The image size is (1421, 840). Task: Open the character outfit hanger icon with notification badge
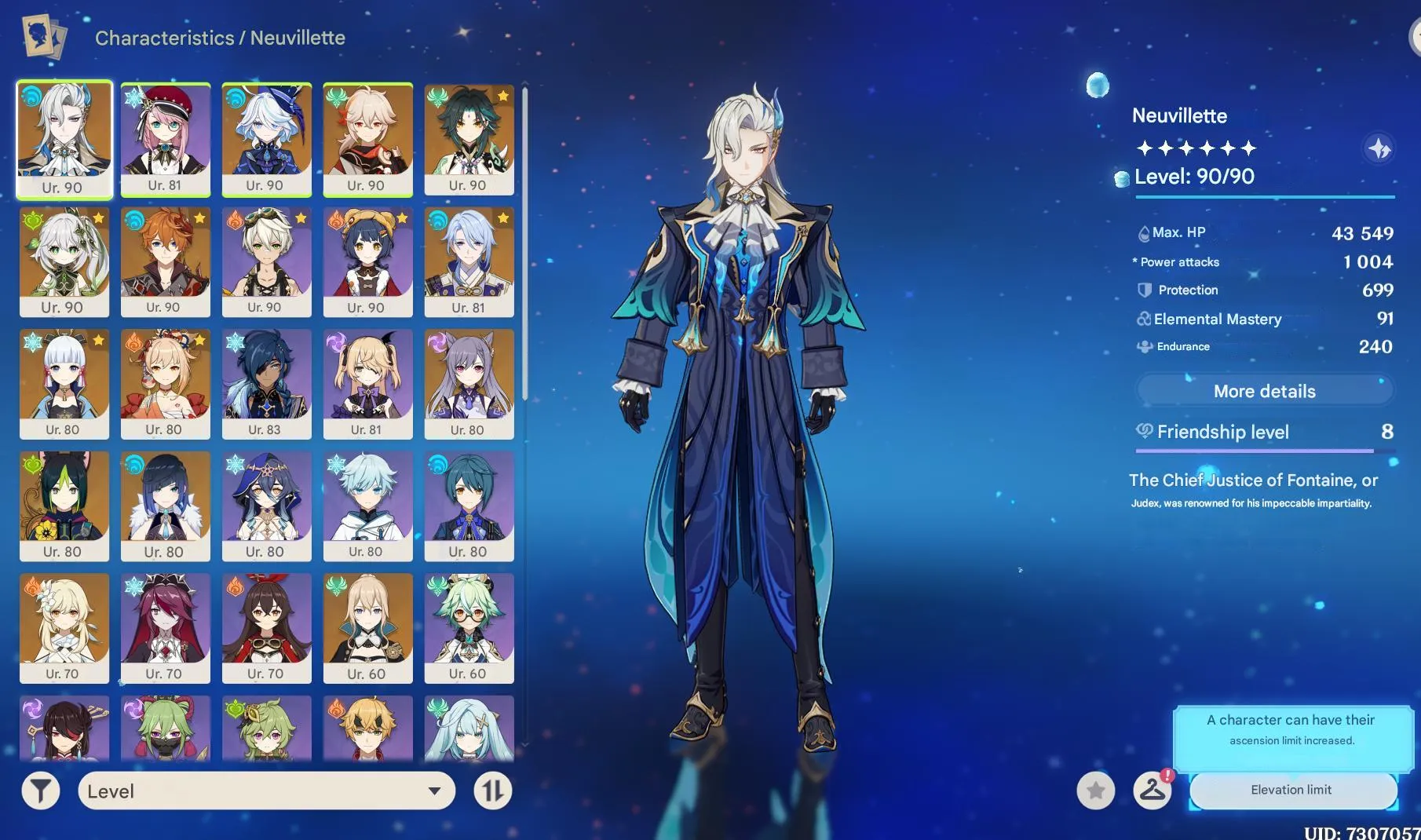point(1151,791)
